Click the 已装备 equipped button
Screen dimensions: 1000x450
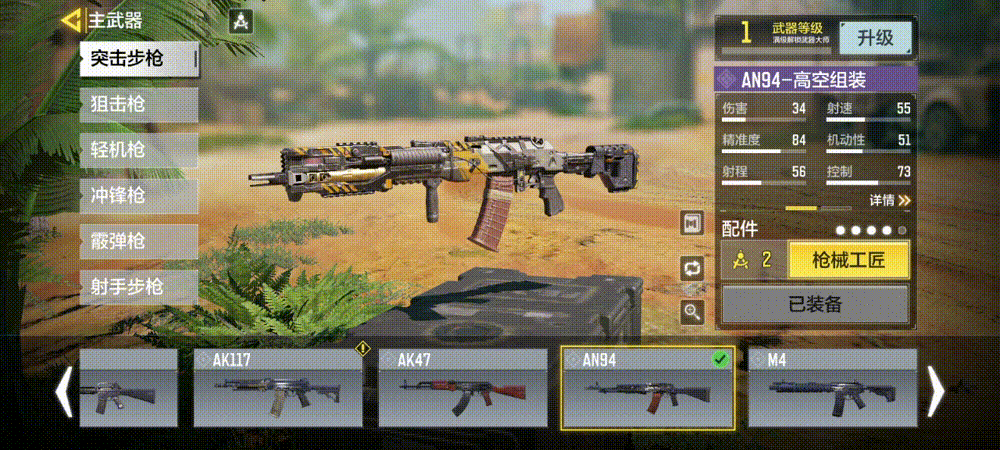click(814, 304)
